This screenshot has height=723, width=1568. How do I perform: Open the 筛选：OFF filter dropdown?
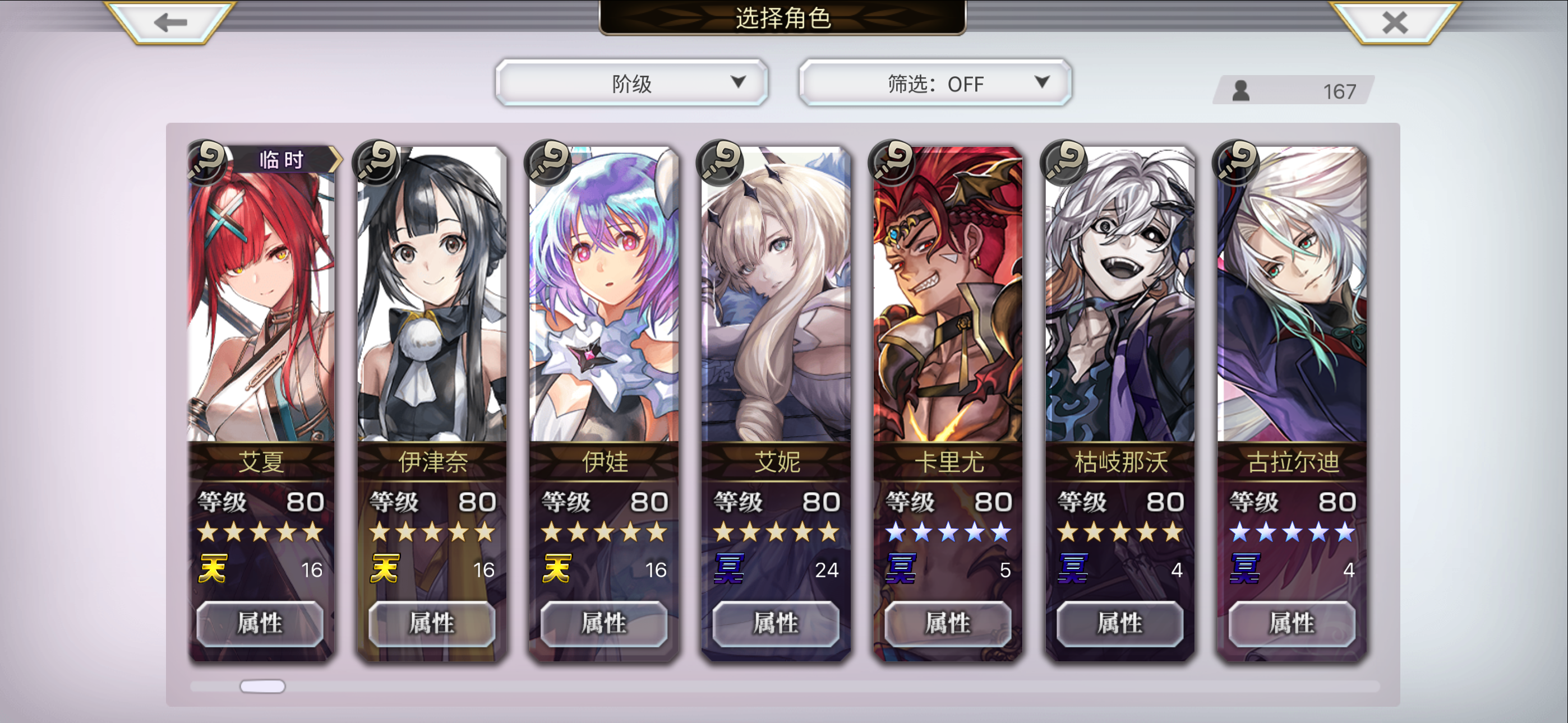[934, 83]
